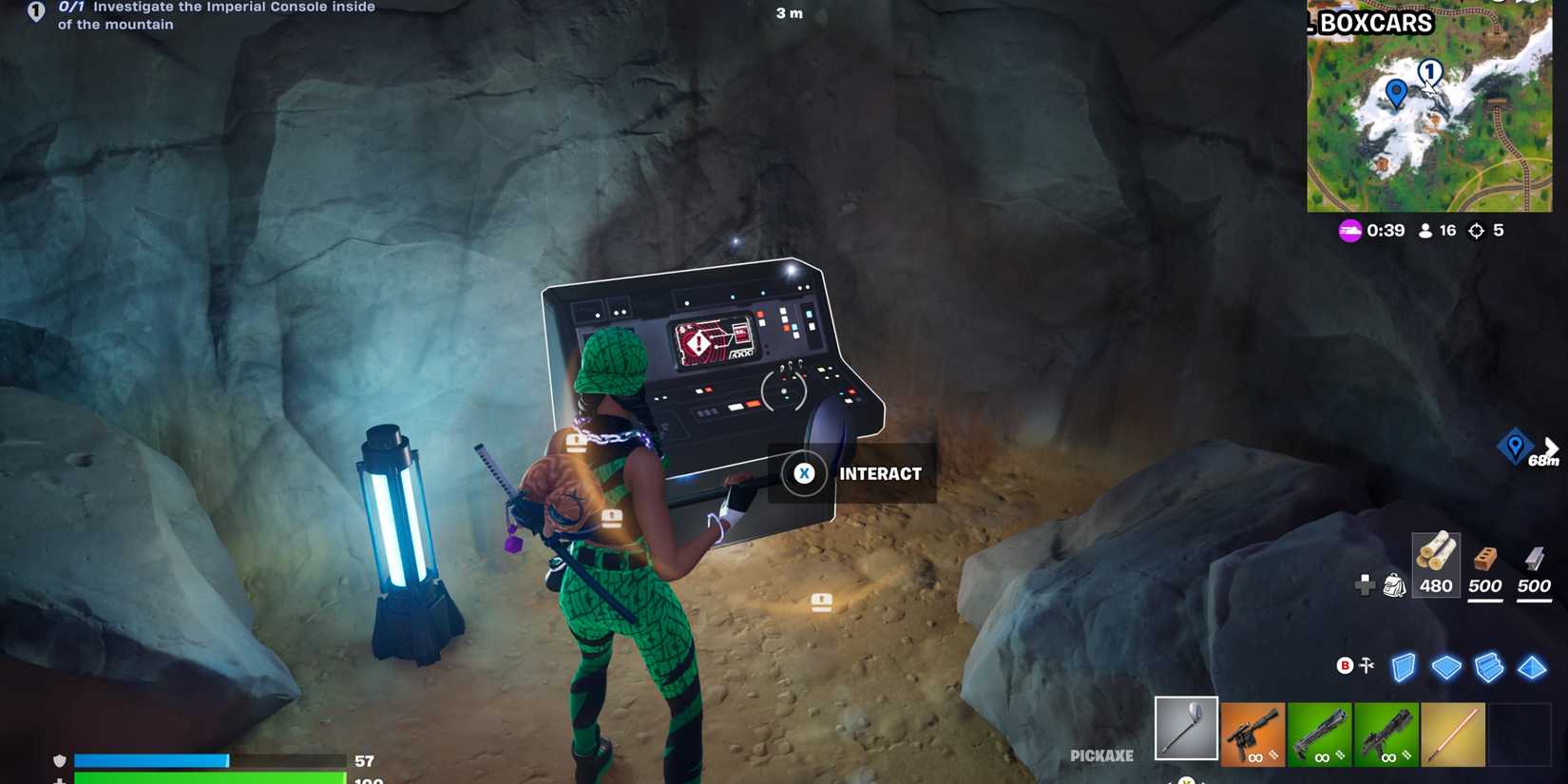The height and width of the screenshot is (784, 1568).
Task: Select the roof build piece
Action: [x=1531, y=667]
